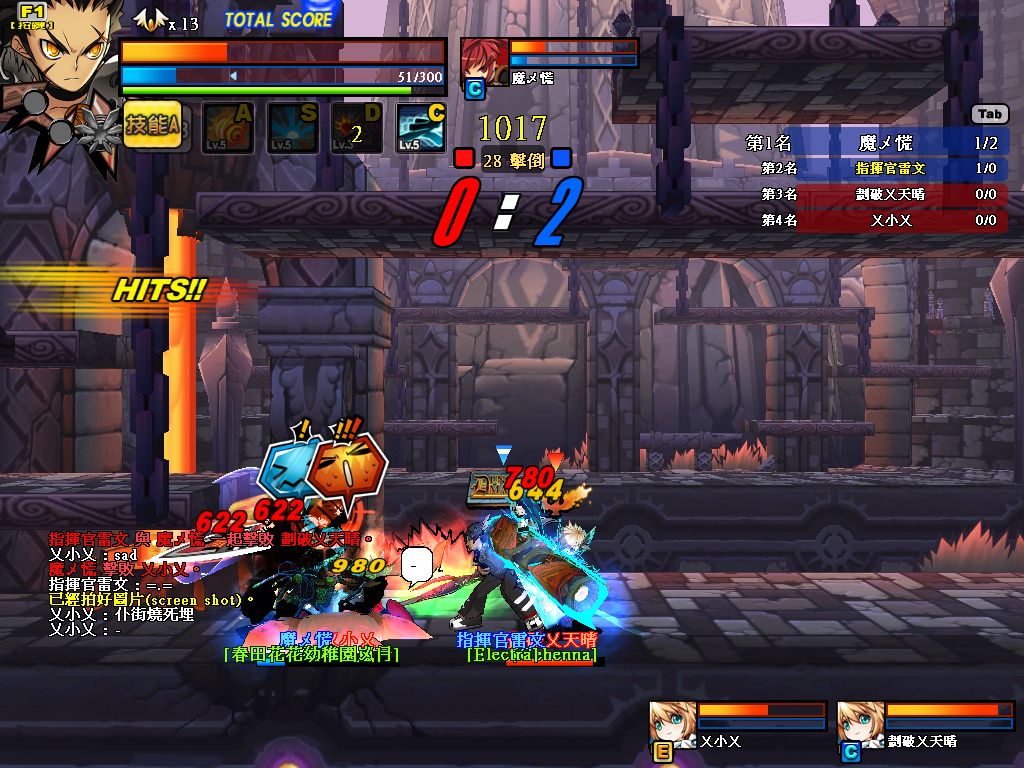The image size is (1024, 768).
Task: Click teammate 魔メ慌's red-haired portrait
Action: 484,62
